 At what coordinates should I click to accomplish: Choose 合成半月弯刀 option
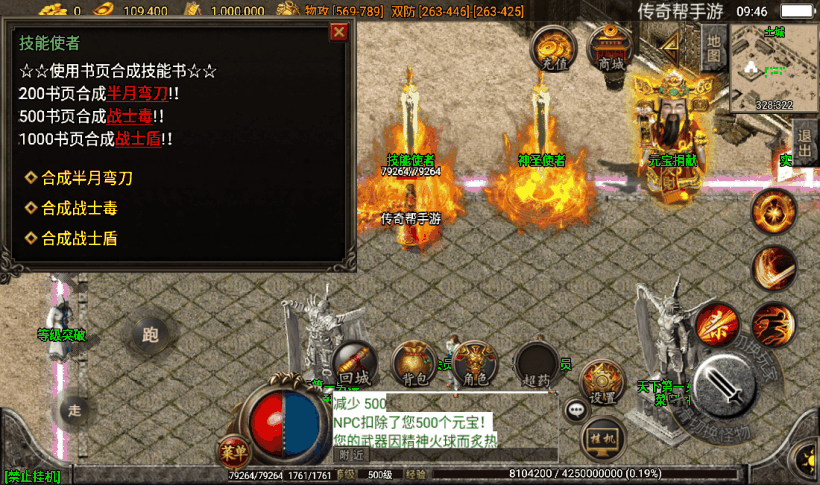[88, 178]
